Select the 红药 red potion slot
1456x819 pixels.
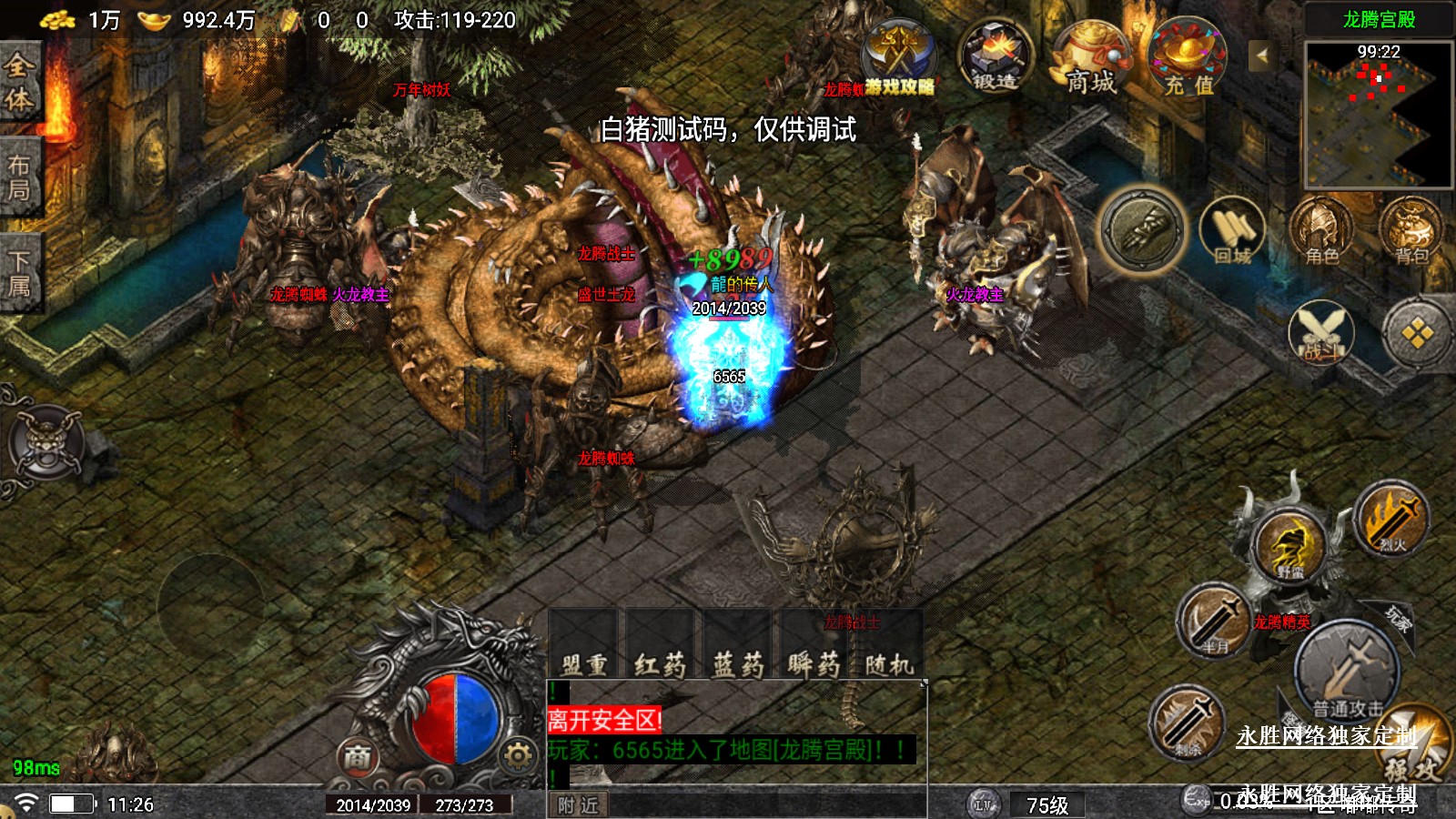click(660, 646)
